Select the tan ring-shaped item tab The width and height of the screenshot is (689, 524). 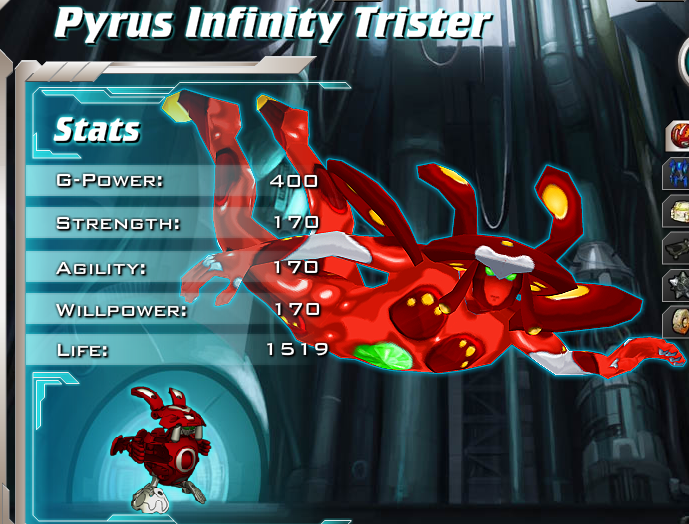tap(678, 322)
